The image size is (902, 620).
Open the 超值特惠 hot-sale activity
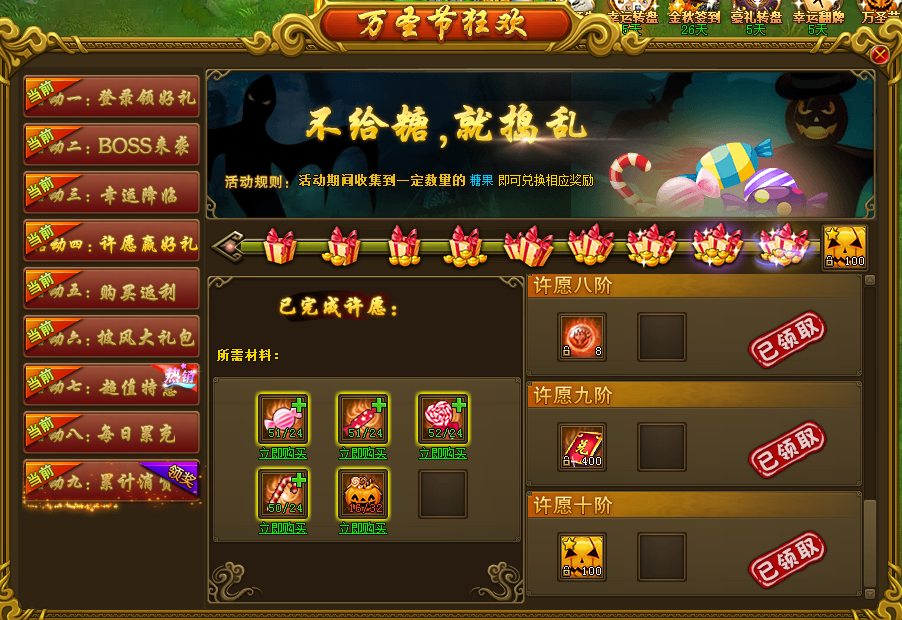tap(112, 385)
